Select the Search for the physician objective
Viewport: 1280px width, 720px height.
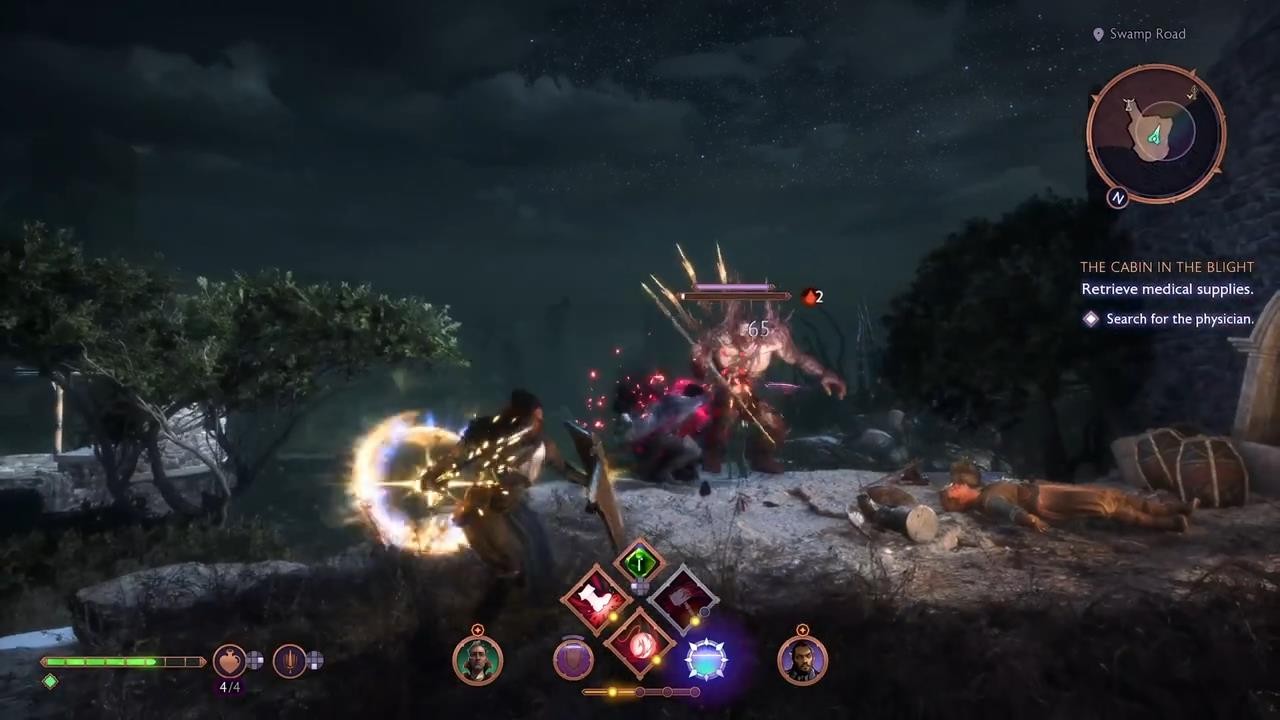click(1179, 319)
